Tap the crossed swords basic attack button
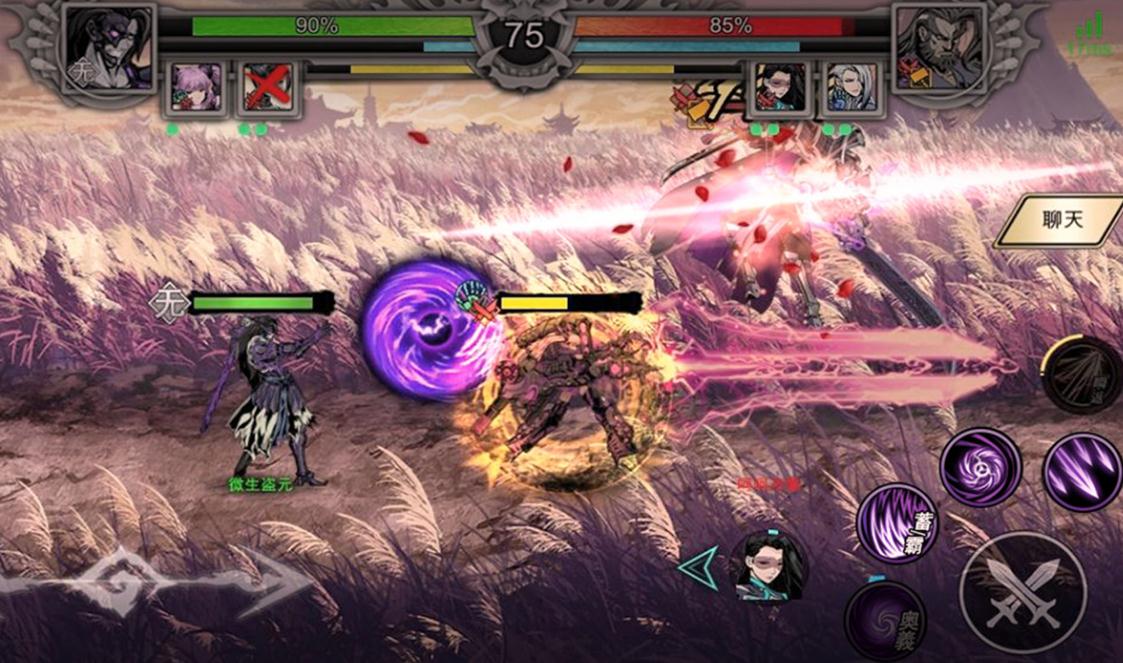This screenshot has height=663, width=1123. [x=1021, y=592]
